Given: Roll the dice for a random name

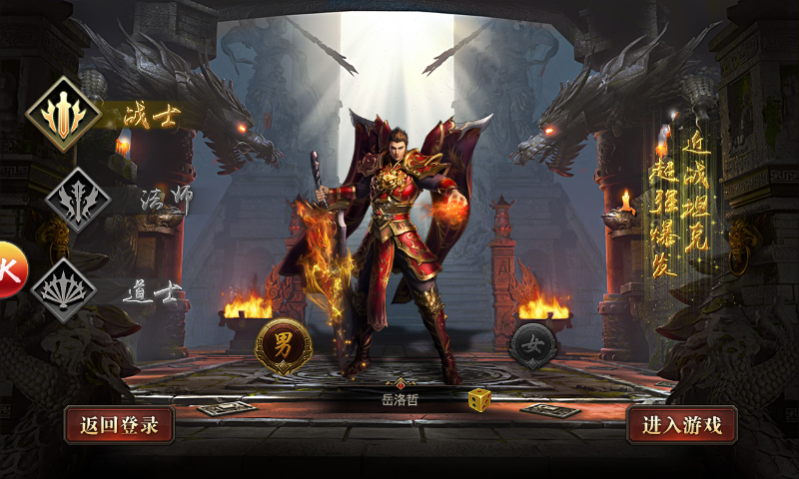Looking at the screenshot, I should [479, 399].
